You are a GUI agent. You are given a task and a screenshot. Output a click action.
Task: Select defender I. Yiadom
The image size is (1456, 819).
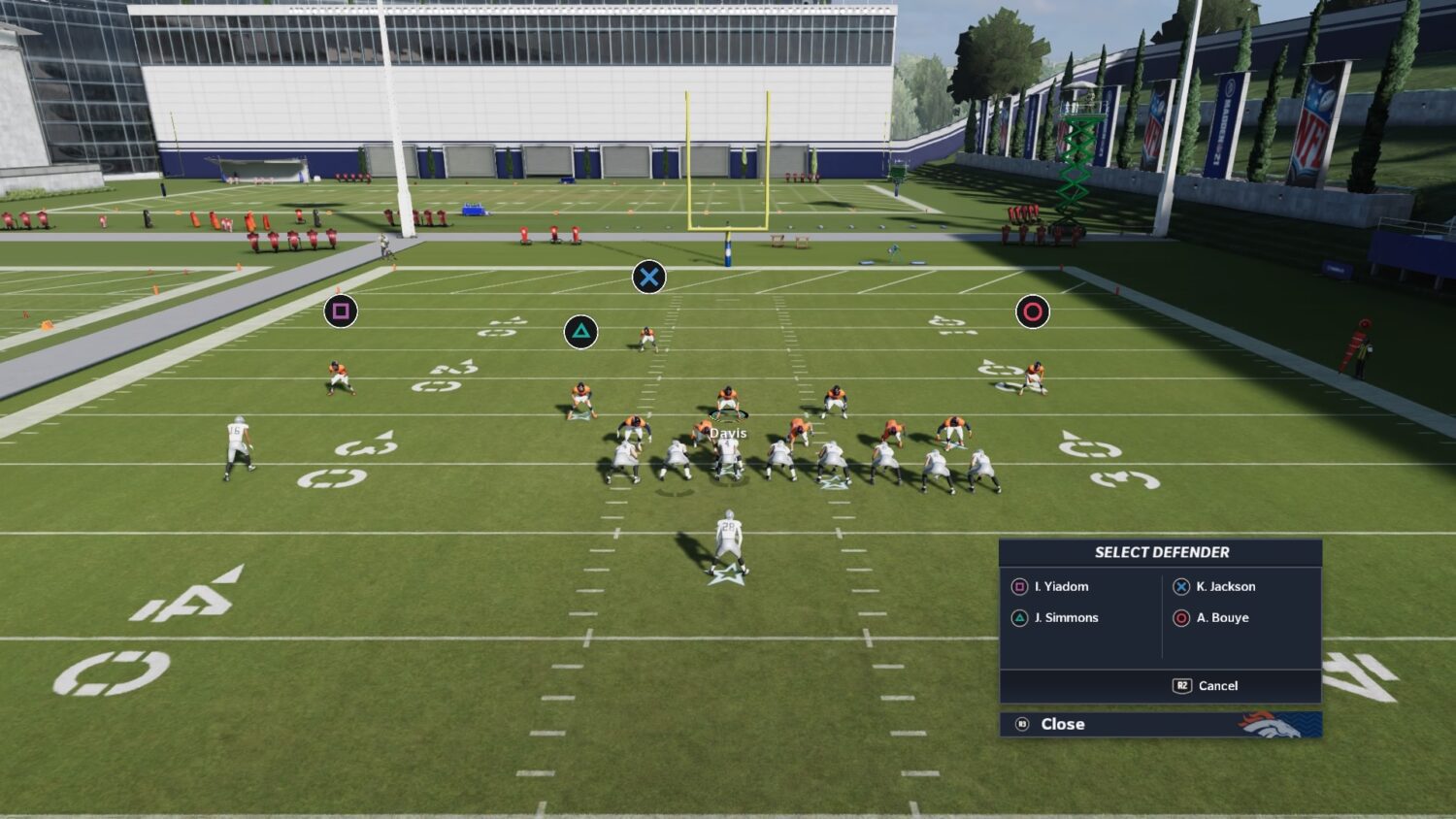click(1059, 586)
